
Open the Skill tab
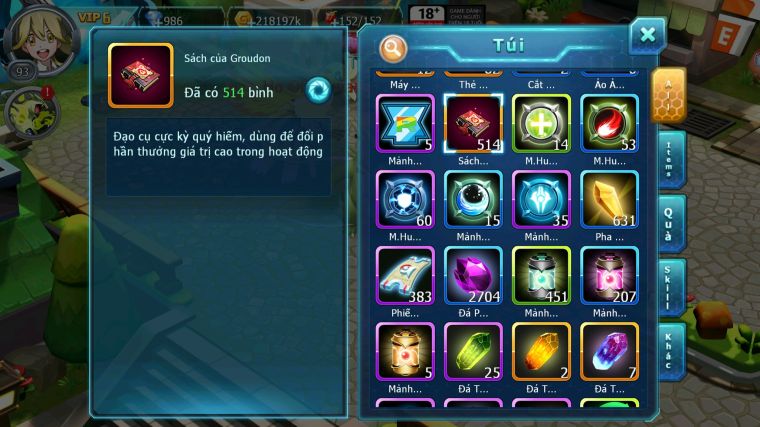tap(669, 287)
